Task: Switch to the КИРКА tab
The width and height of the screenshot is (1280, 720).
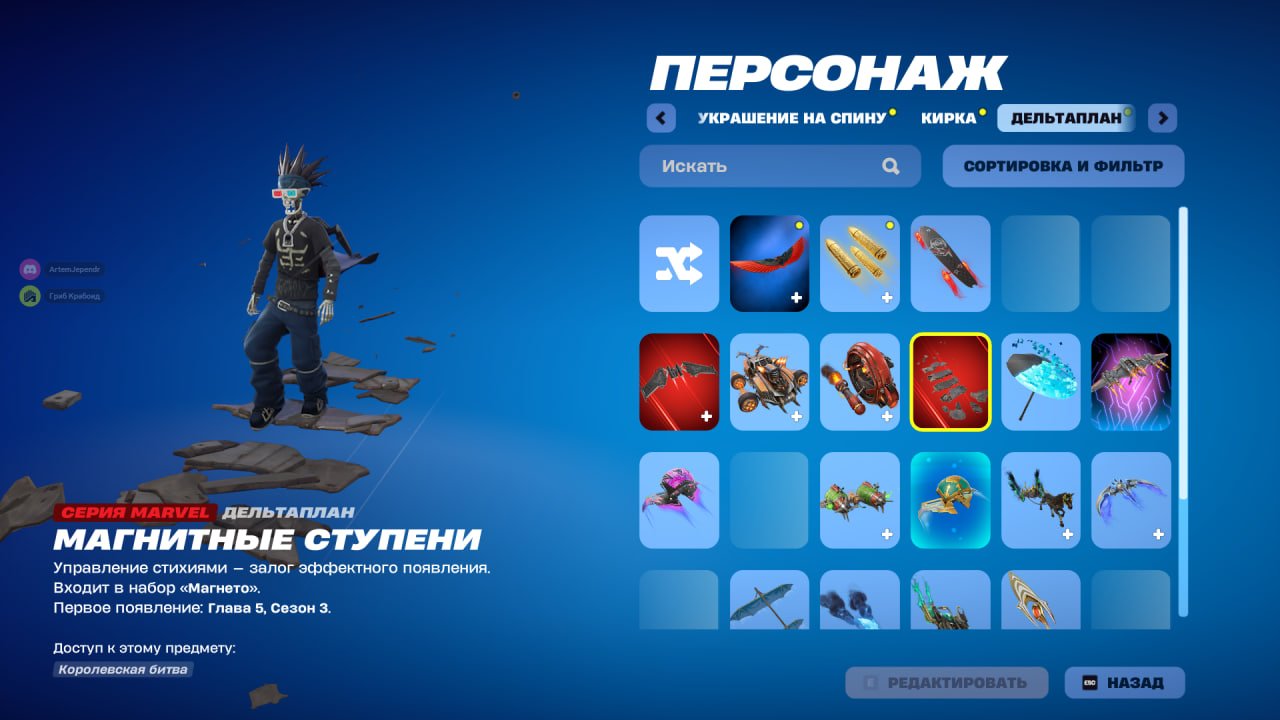Action: pyautogui.click(x=948, y=117)
